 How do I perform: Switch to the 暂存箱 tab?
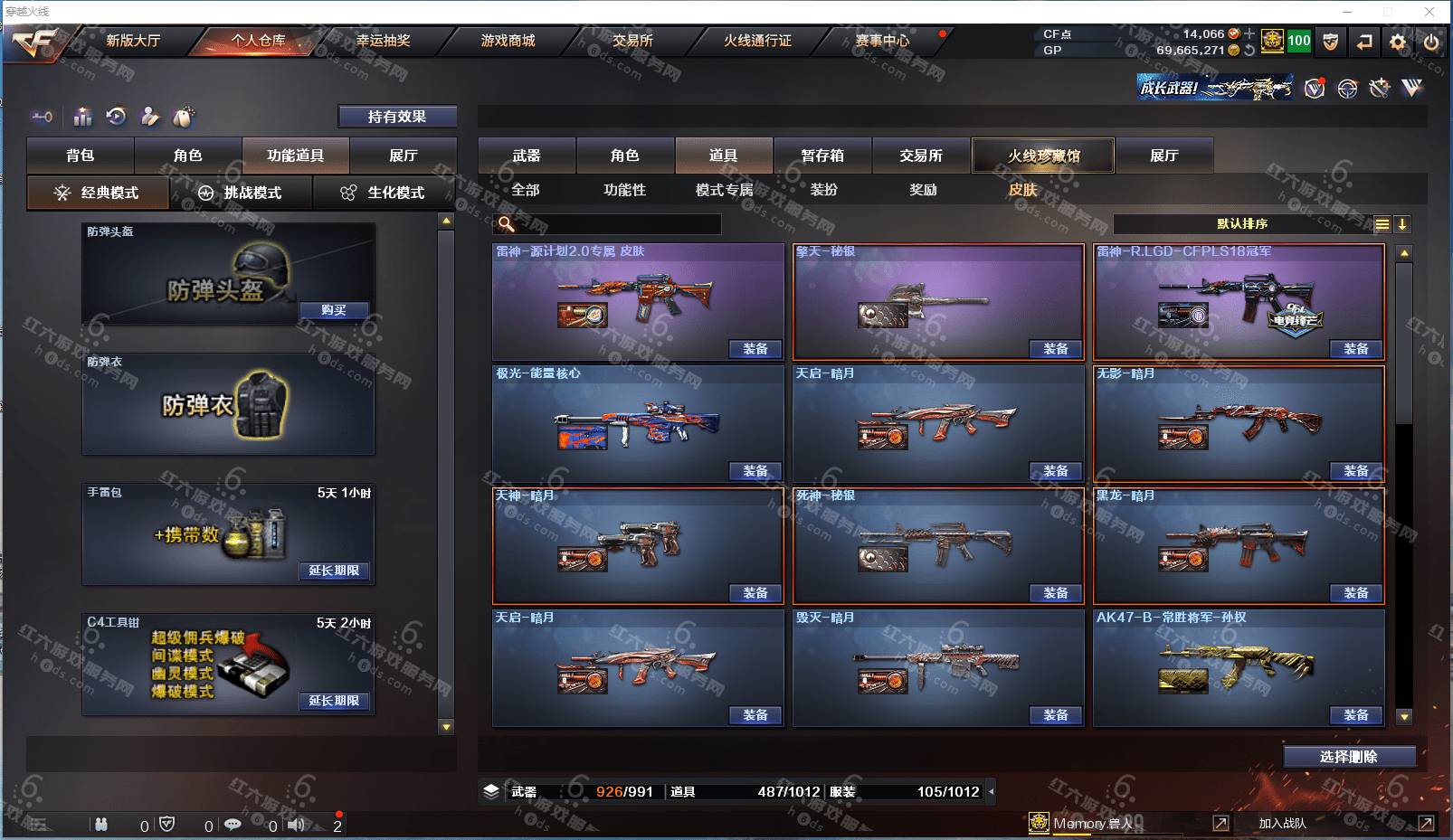pos(822,156)
